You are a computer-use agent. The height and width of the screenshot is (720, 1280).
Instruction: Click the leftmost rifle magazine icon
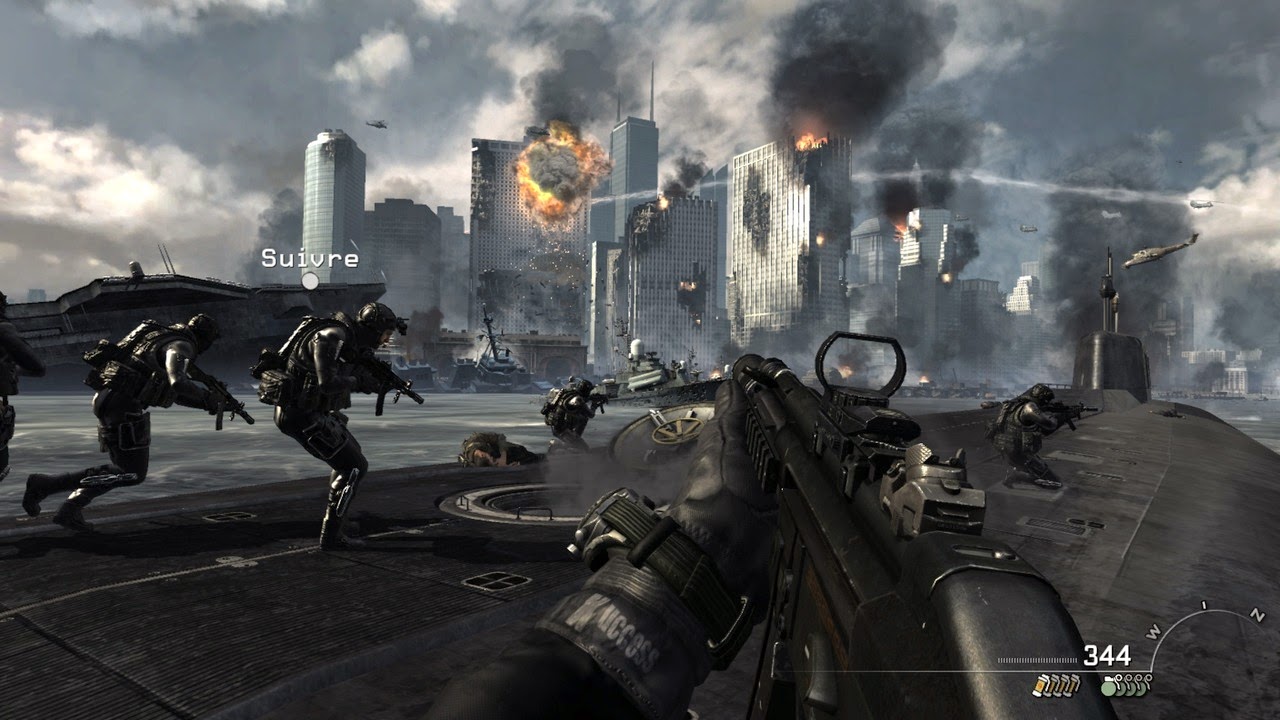pos(1038,686)
